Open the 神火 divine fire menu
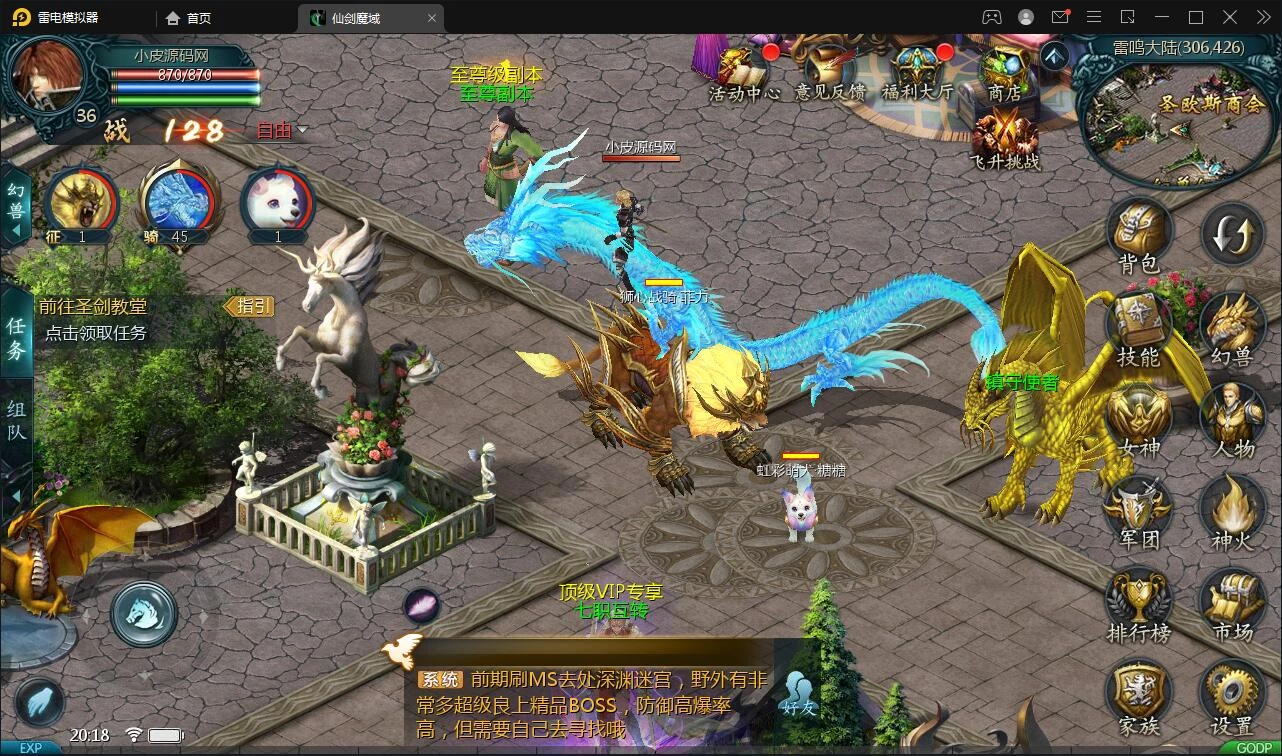Image resolution: width=1282 pixels, height=756 pixels. coord(1232,510)
